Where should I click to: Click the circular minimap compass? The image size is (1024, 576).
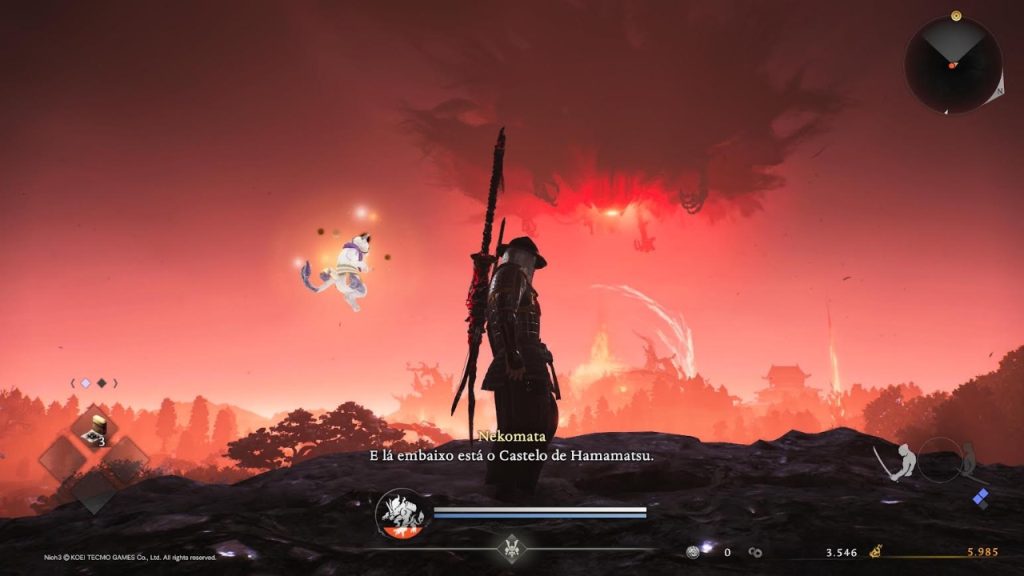[x=952, y=64]
